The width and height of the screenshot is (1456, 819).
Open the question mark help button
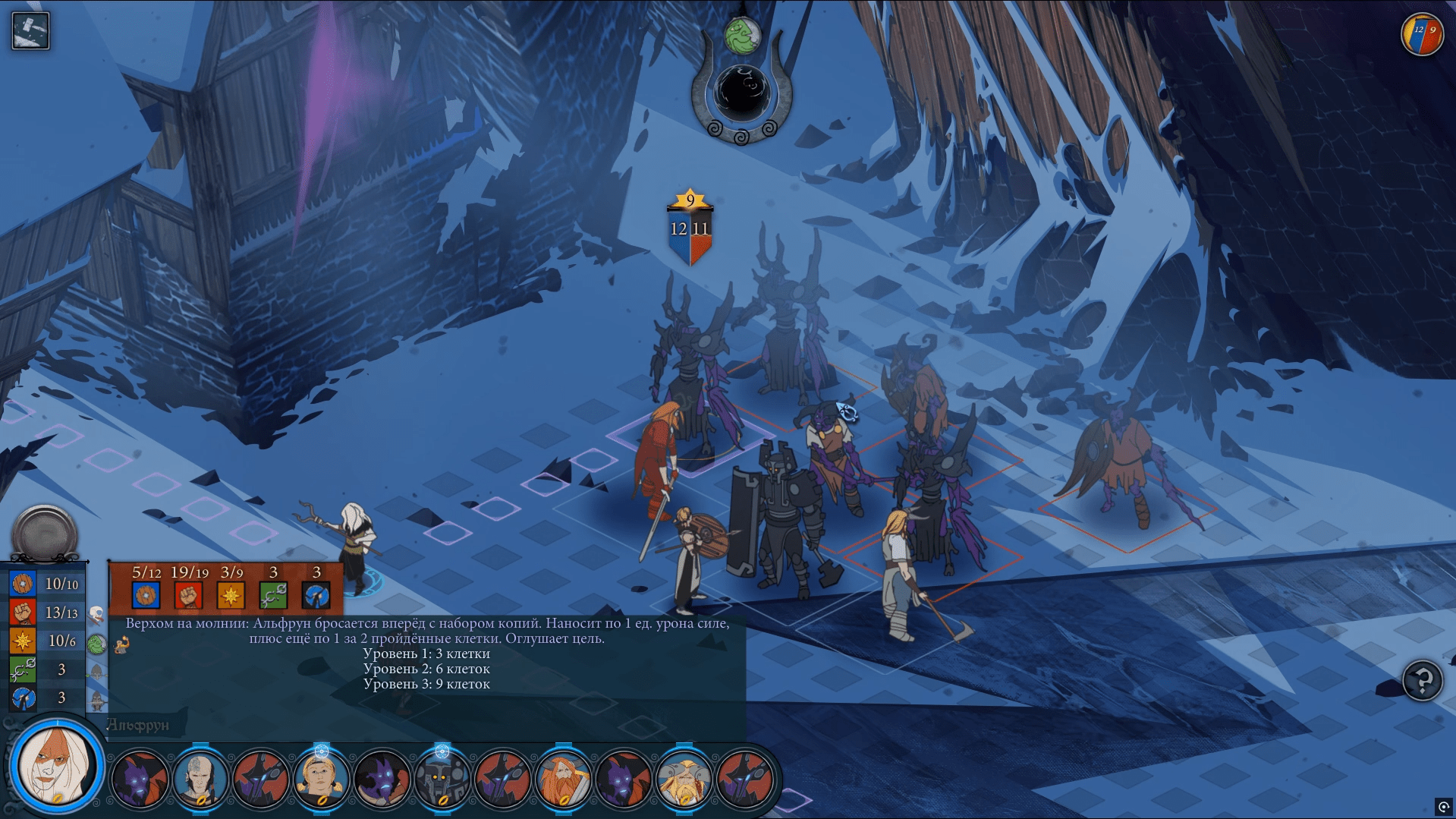(1422, 680)
